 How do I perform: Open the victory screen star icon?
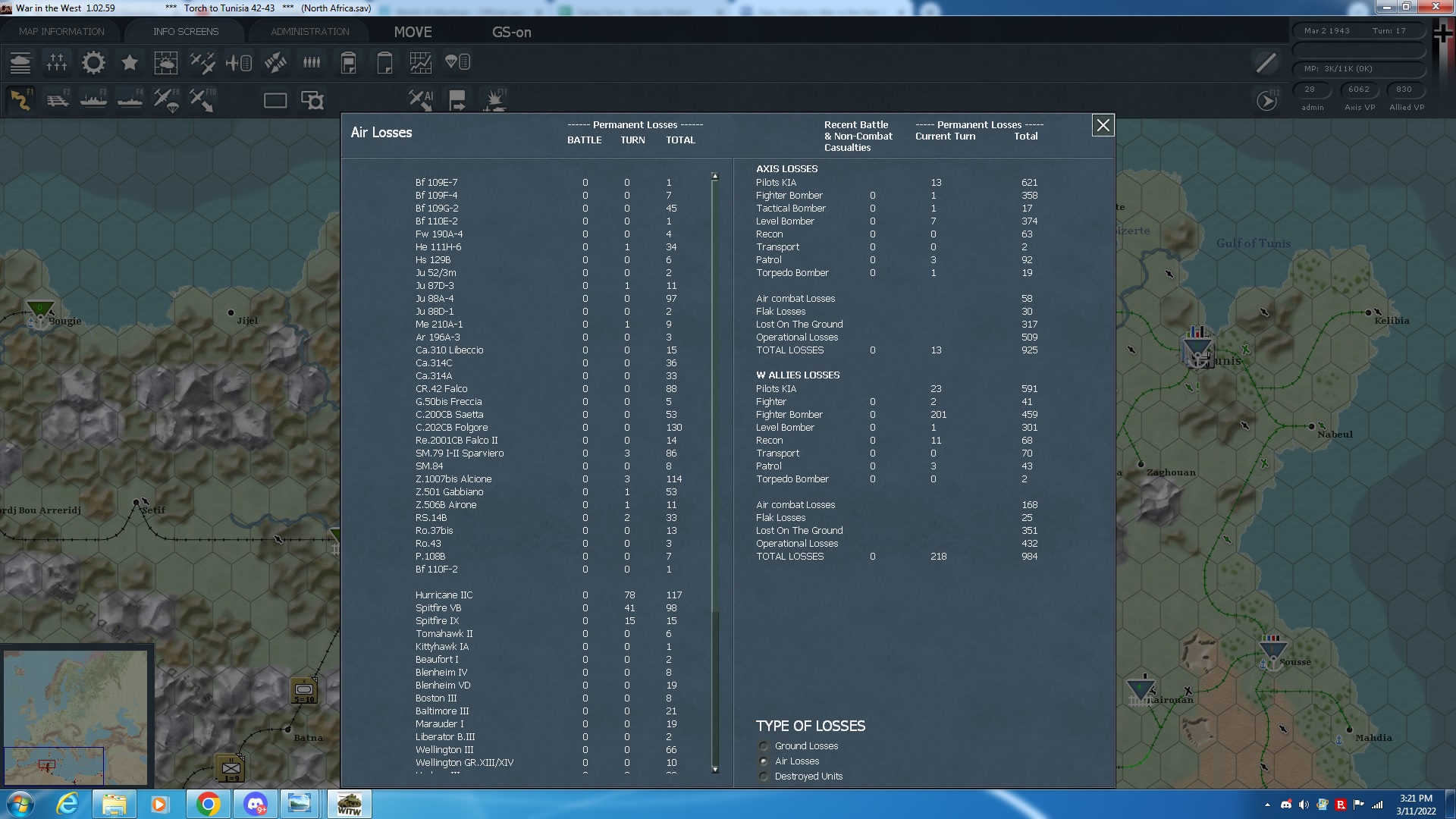(x=129, y=63)
